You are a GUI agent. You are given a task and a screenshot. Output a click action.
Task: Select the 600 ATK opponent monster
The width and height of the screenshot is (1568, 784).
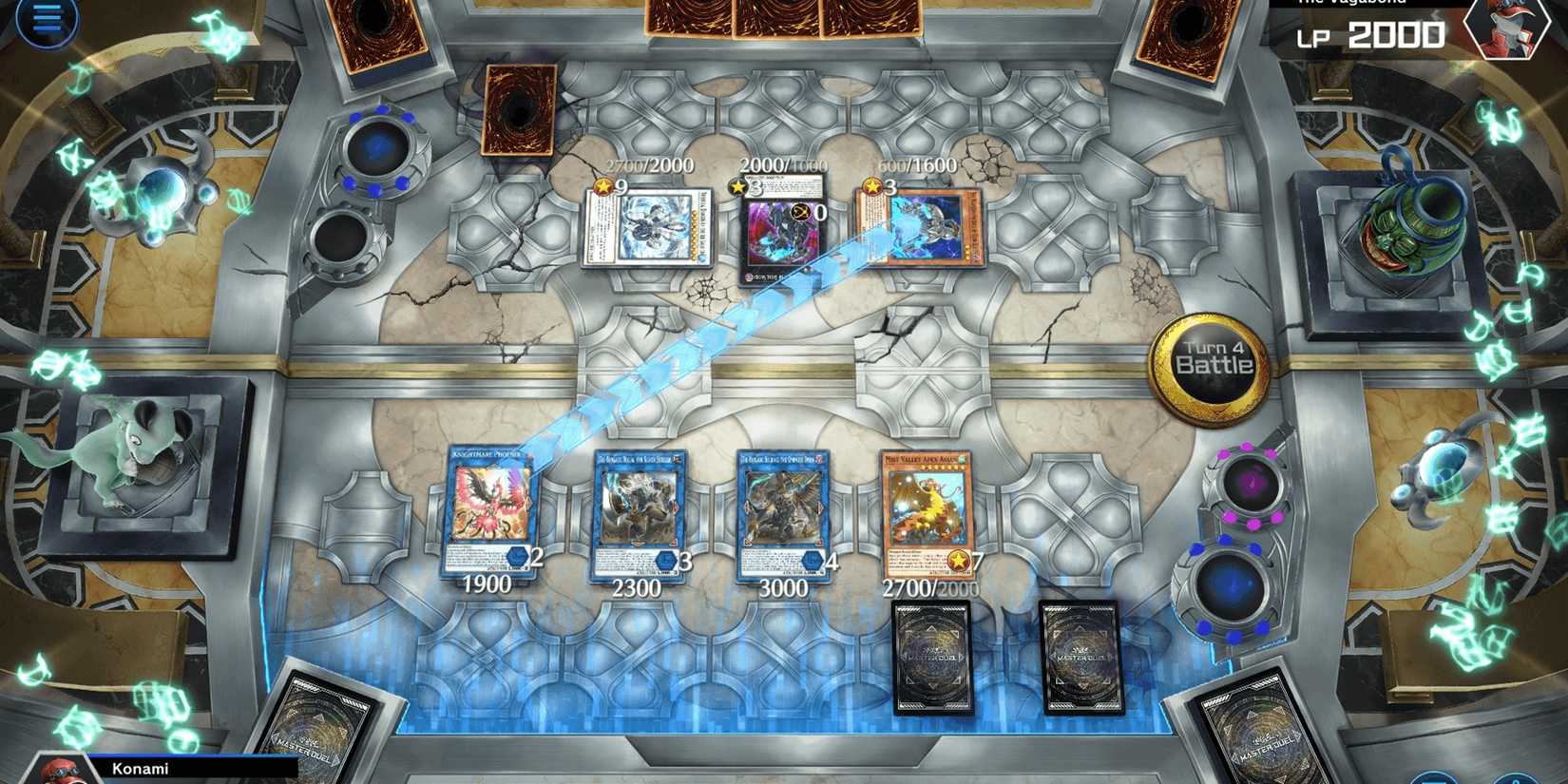(x=917, y=226)
